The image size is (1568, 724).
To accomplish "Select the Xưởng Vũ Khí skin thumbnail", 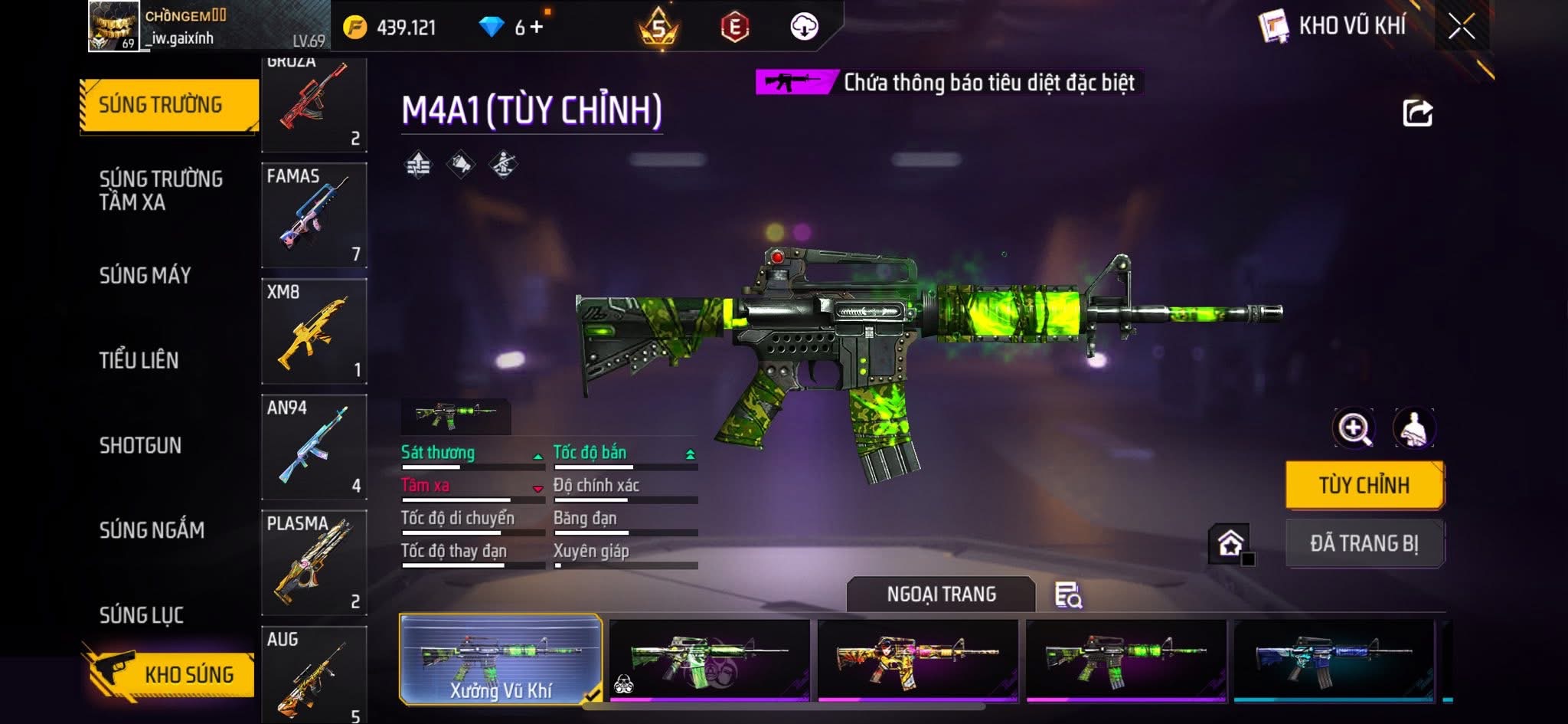I will pyautogui.click(x=501, y=659).
